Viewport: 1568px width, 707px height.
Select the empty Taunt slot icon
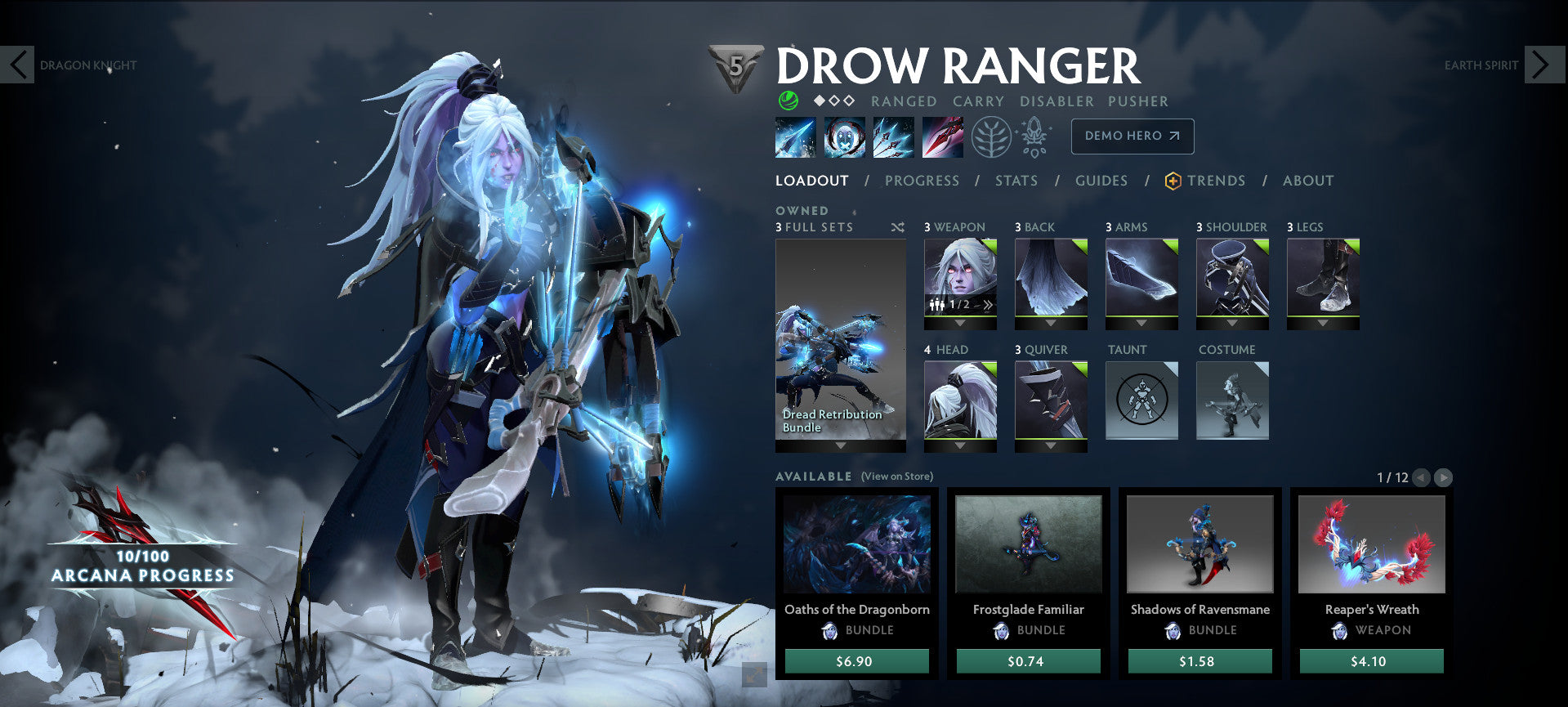point(1141,400)
